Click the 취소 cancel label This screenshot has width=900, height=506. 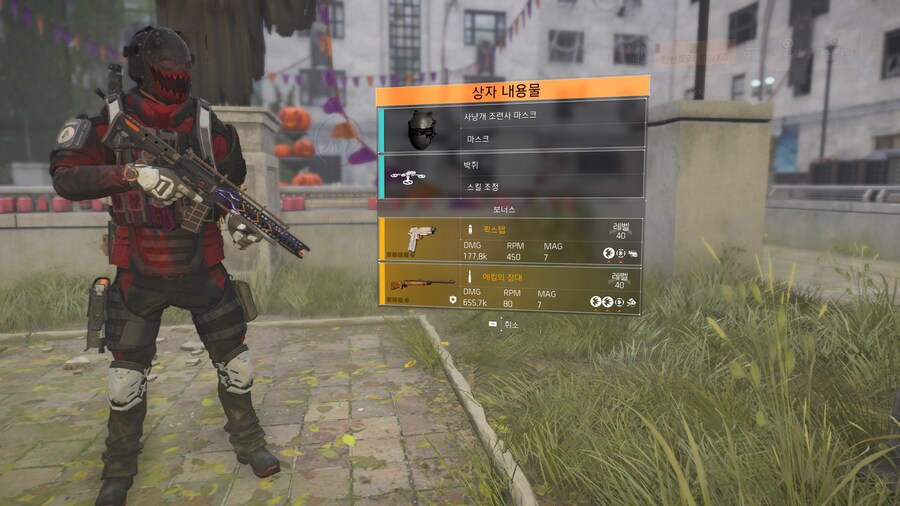tap(511, 325)
